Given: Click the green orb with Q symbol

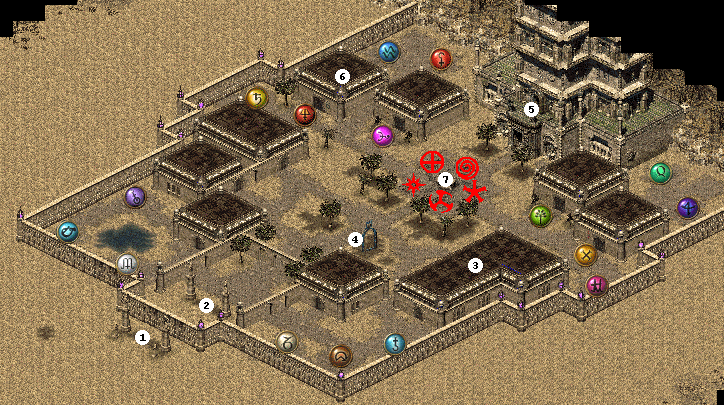Looking at the screenshot, I should [x=660, y=174].
